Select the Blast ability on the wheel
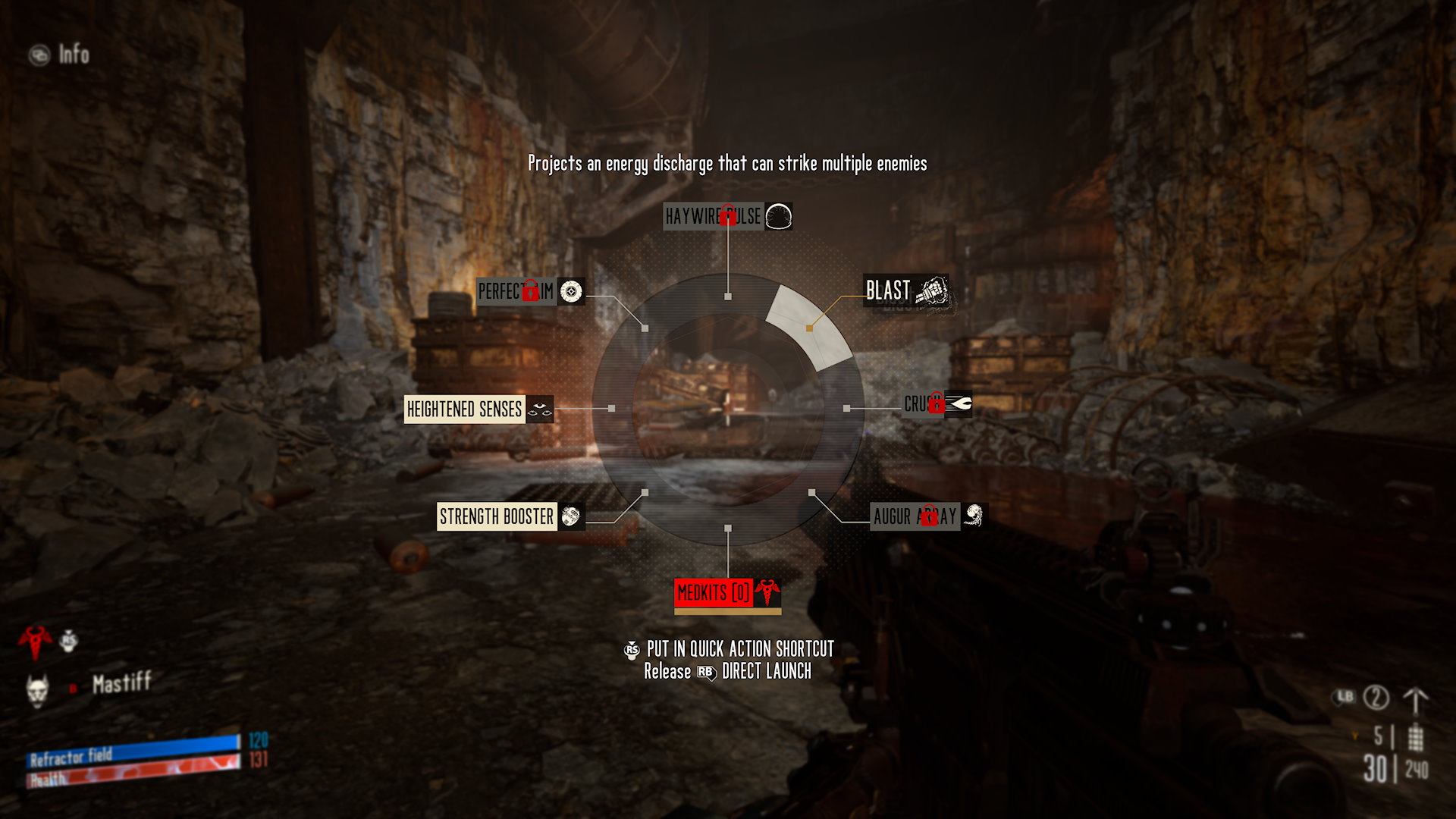Screen dimensions: 1456x819 [x=905, y=291]
